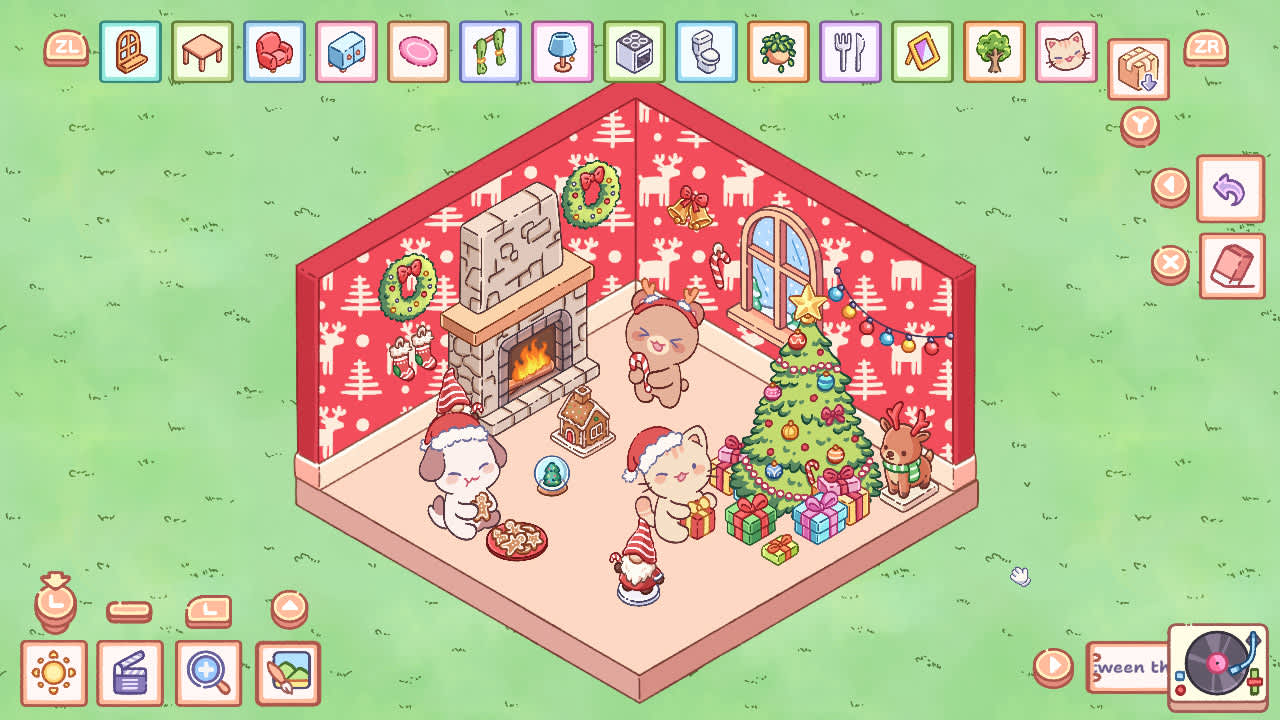This screenshot has width=1280, height=720.
Task: Pick the lamp lighting category
Action: pyautogui.click(x=563, y=53)
